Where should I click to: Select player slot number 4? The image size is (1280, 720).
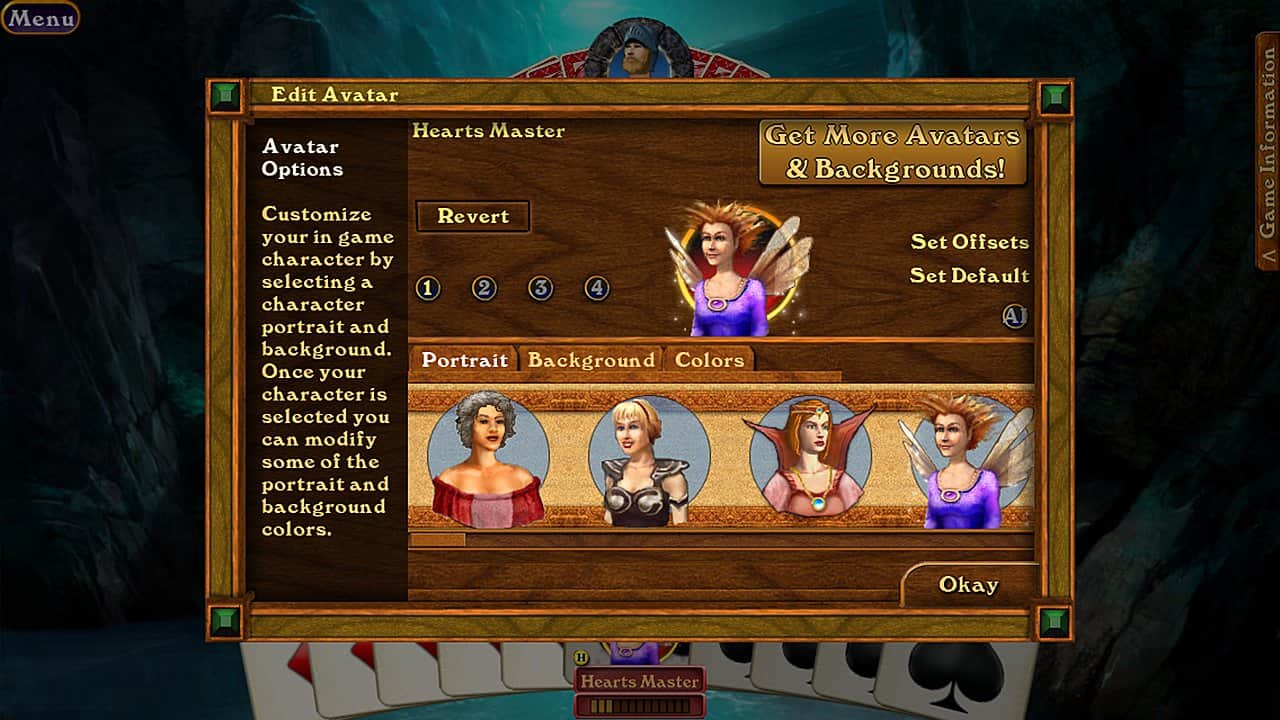(597, 289)
